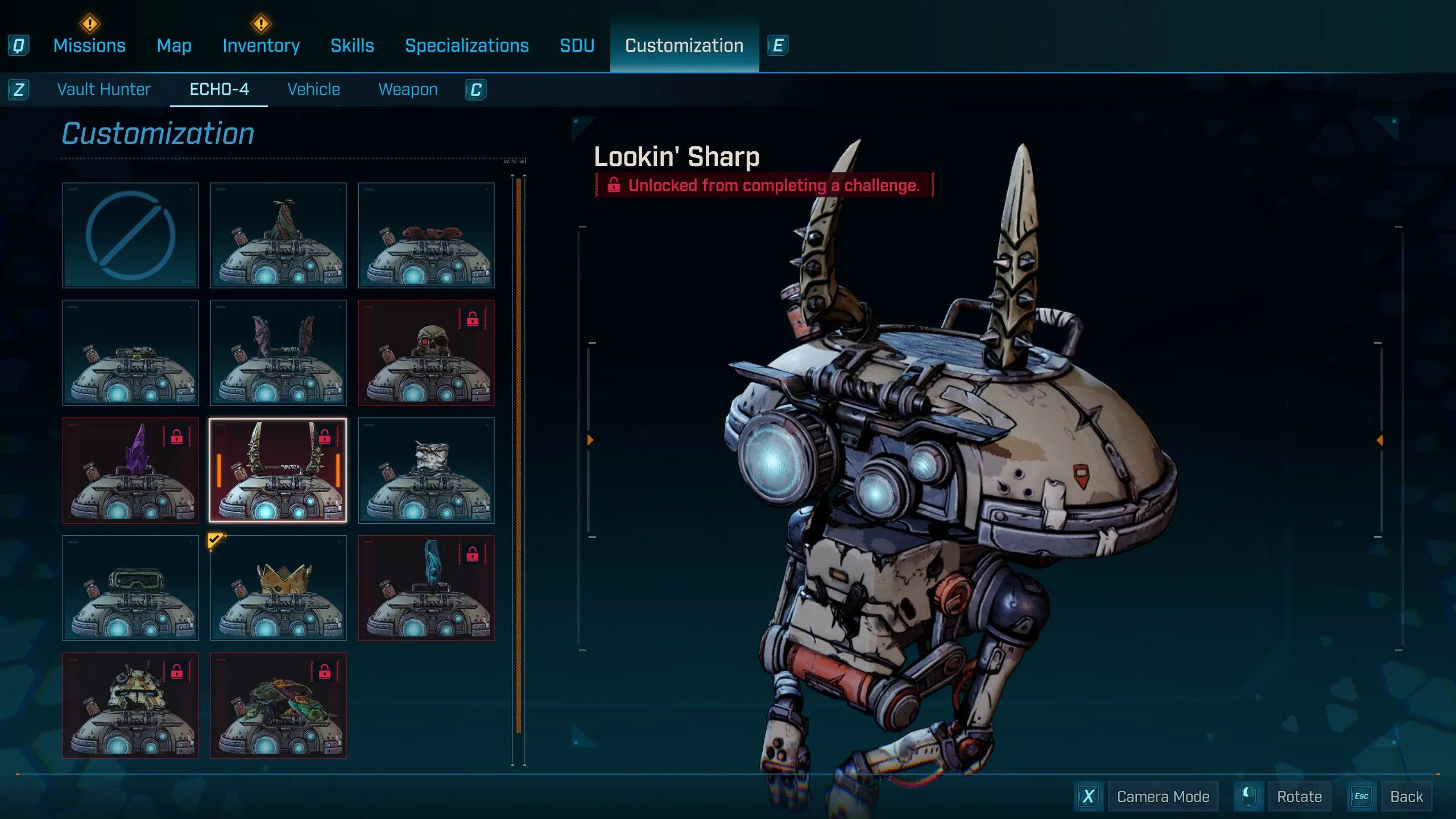Open the Inventory tab
This screenshot has width=1456, height=819.
261,45
